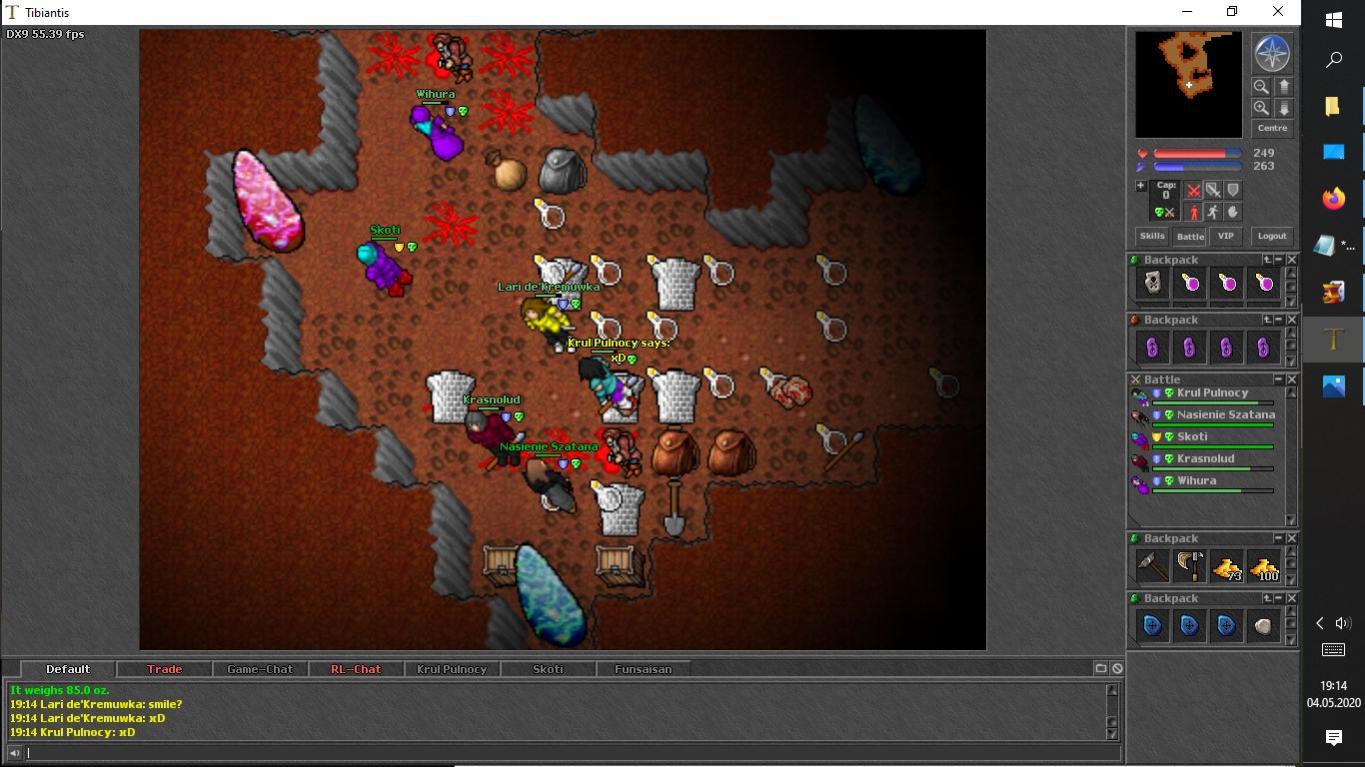Viewport: 1365px width, 767px height.
Task: Select Krul Pulnocy in the Battle list
Action: point(1212,393)
